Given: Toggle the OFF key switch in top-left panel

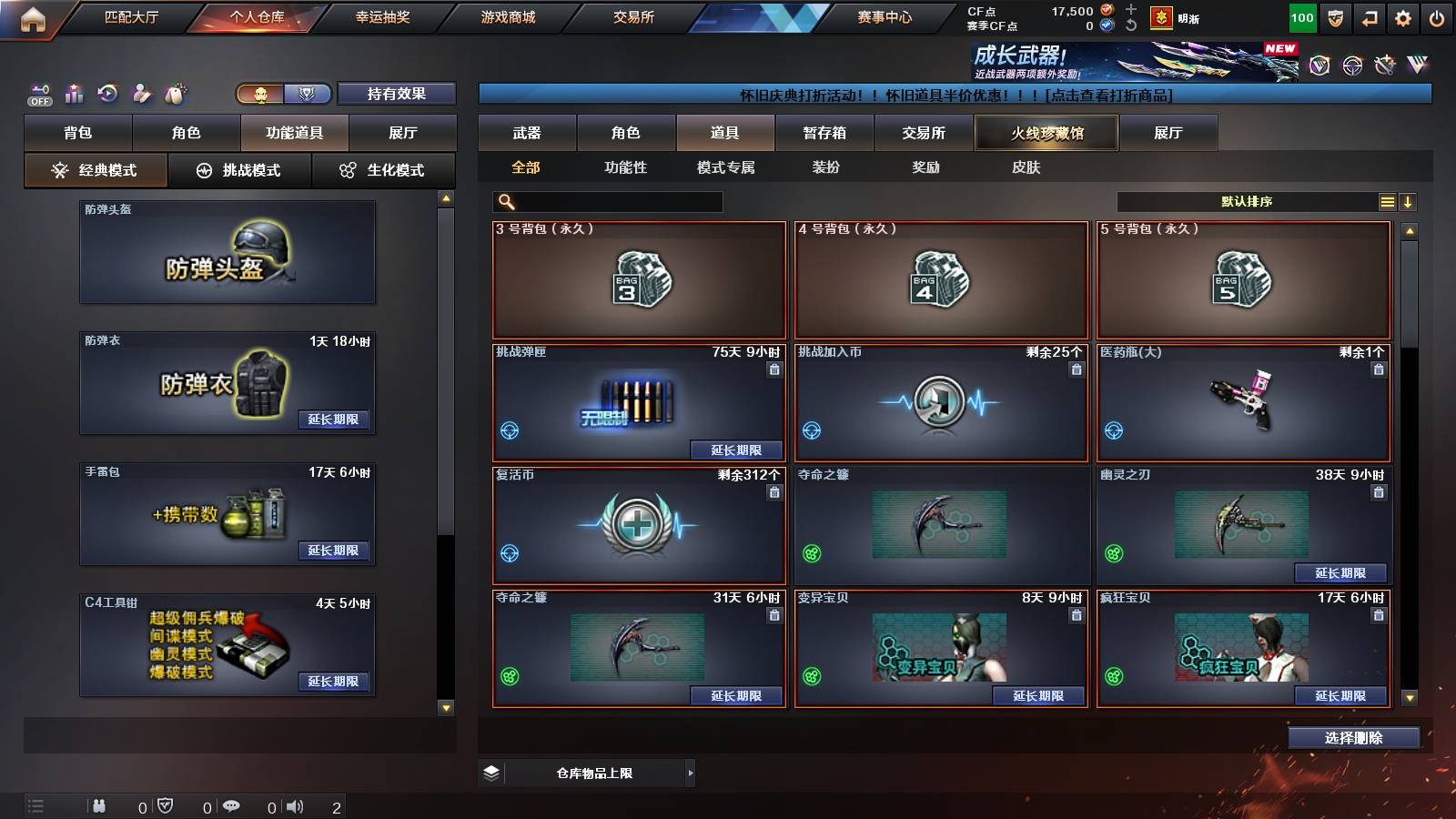Looking at the screenshot, I should [38, 96].
